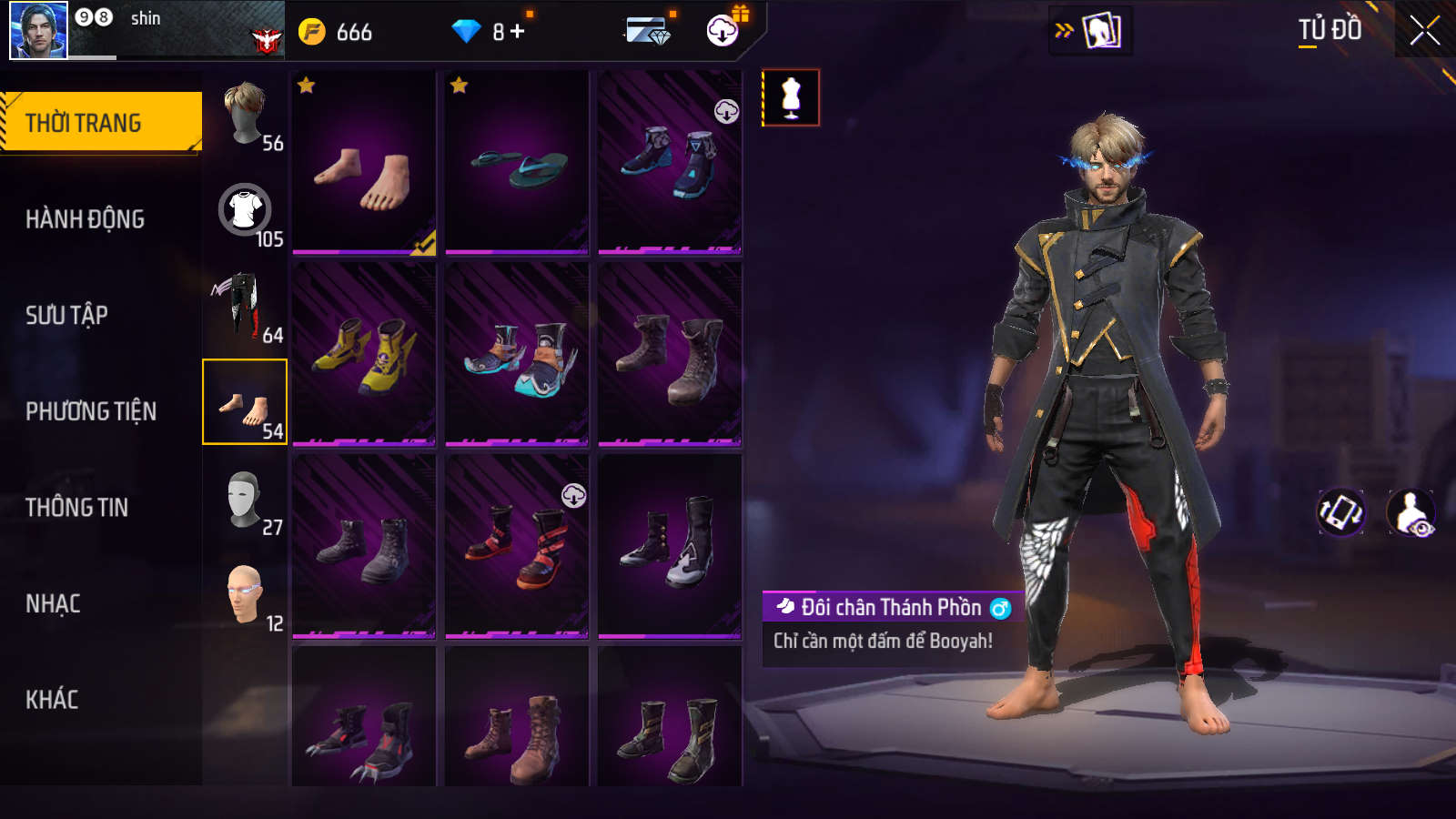Equip the bare feet item
Screen dimensions: 1456x819
[364, 162]
